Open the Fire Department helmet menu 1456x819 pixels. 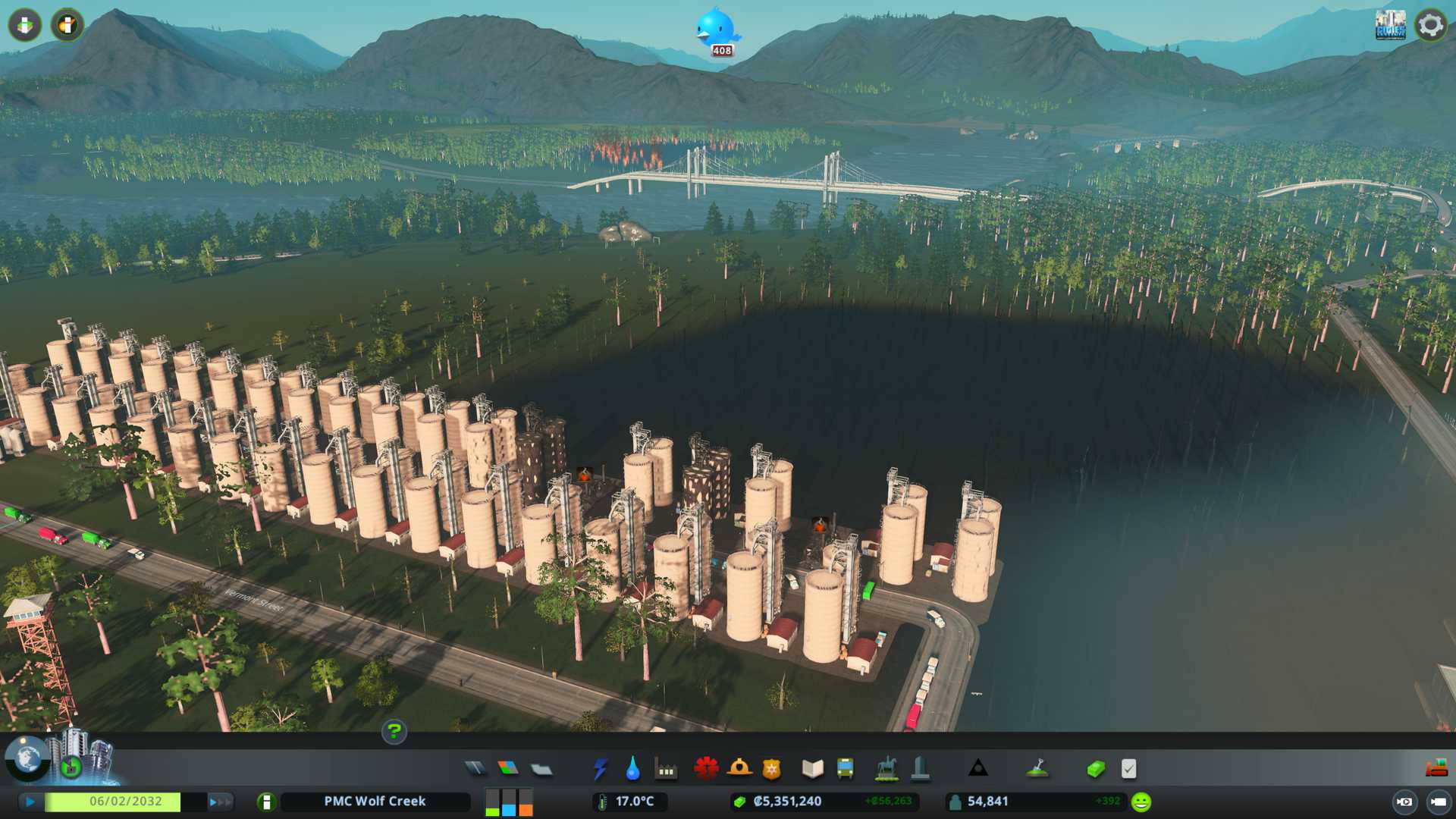(739, 769)
